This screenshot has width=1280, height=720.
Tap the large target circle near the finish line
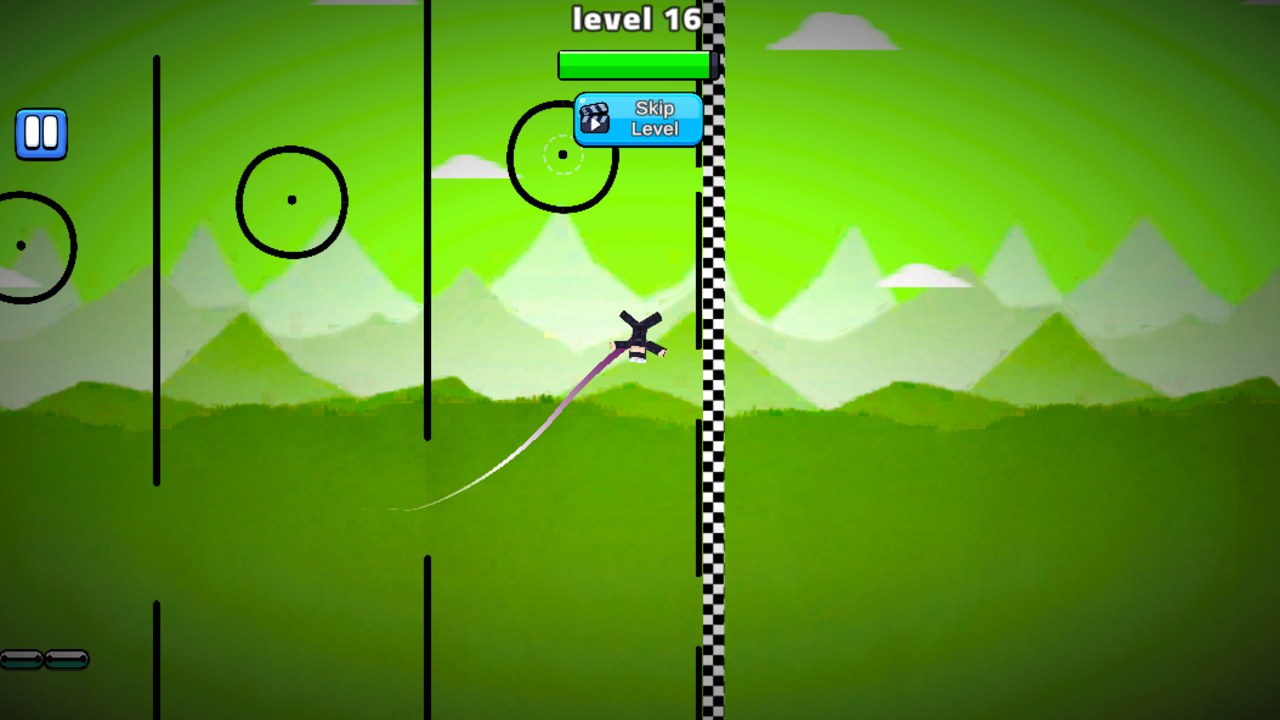561,153
